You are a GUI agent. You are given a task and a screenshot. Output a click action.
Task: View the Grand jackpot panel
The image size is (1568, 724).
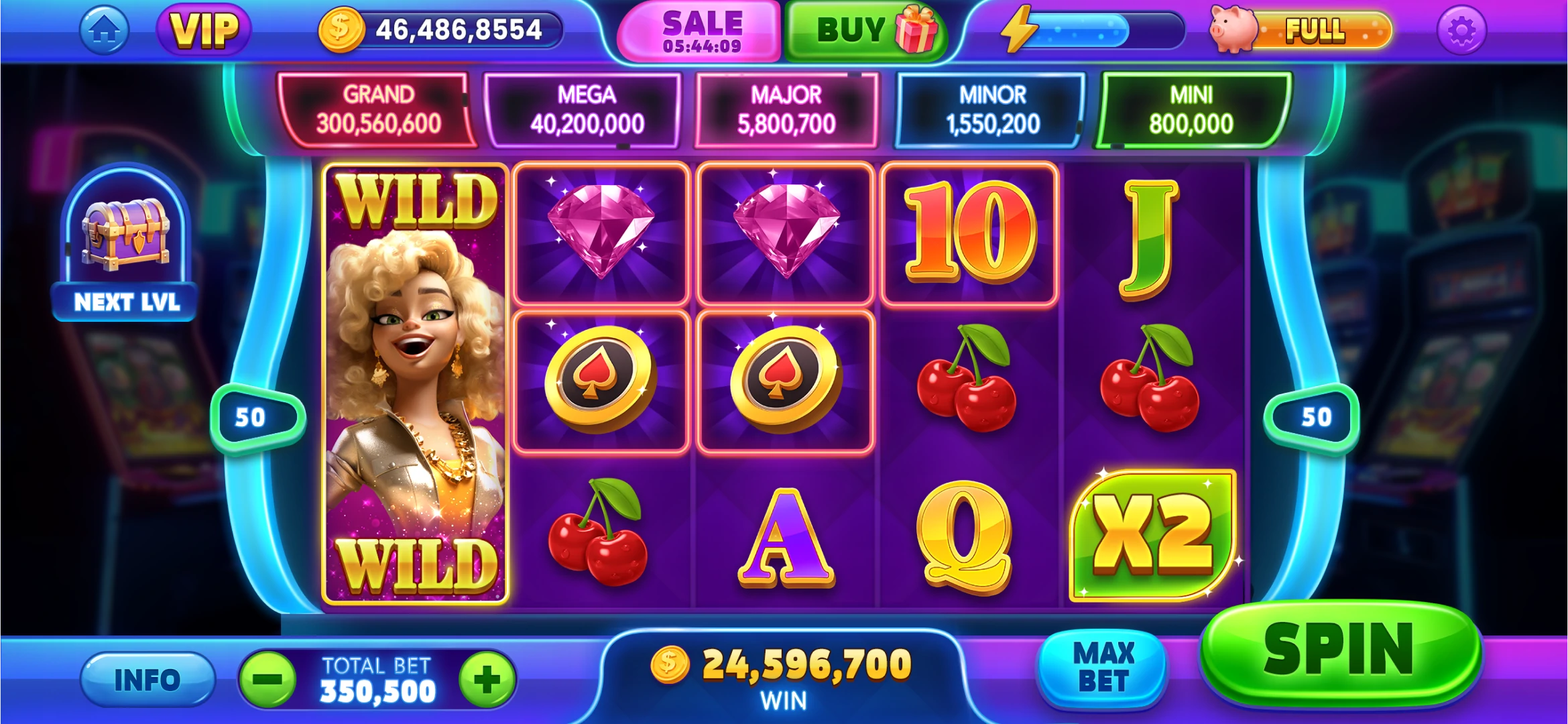click(378, 110)
